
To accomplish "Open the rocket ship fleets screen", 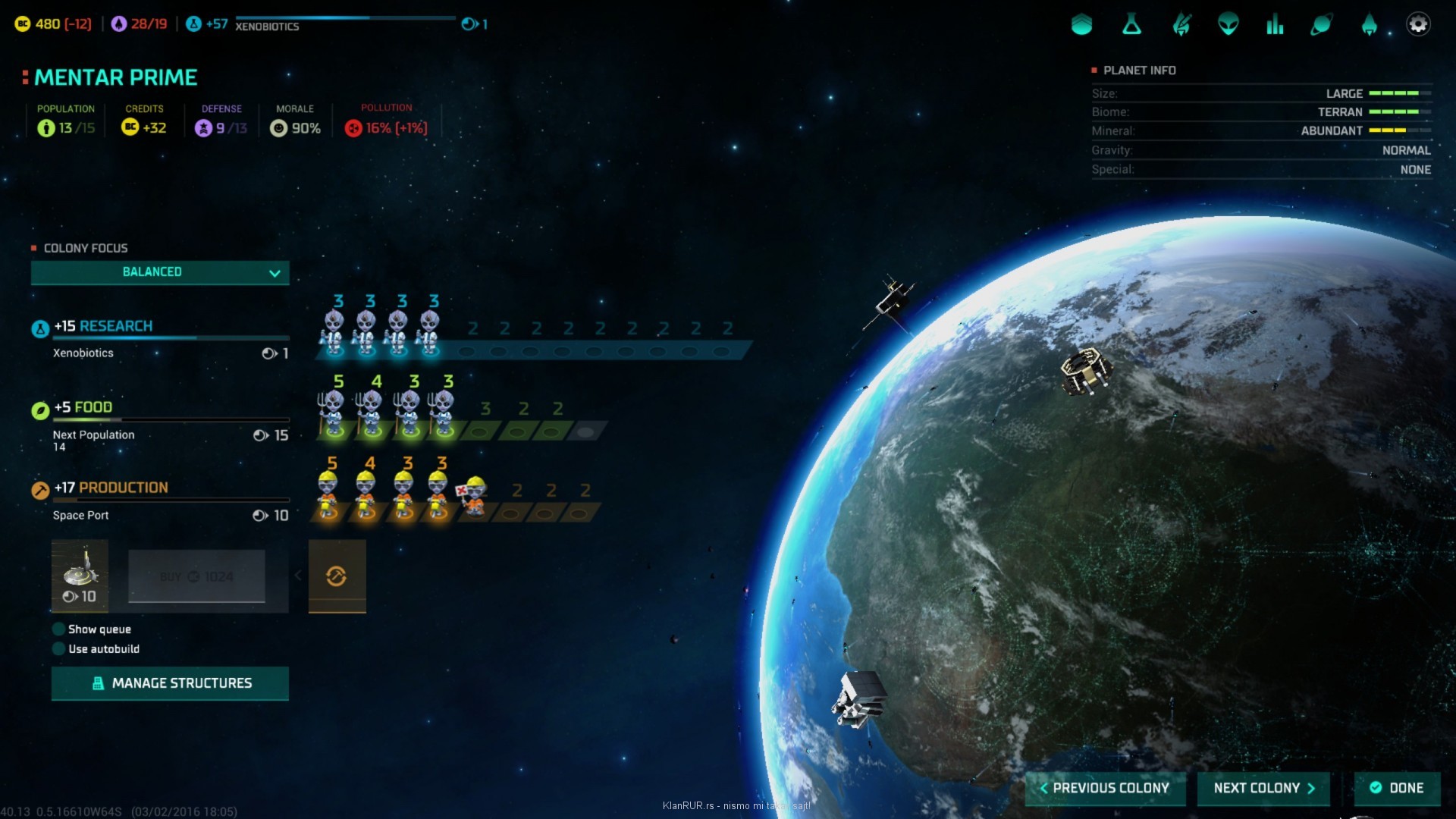I will click(x=1369, y=25).
